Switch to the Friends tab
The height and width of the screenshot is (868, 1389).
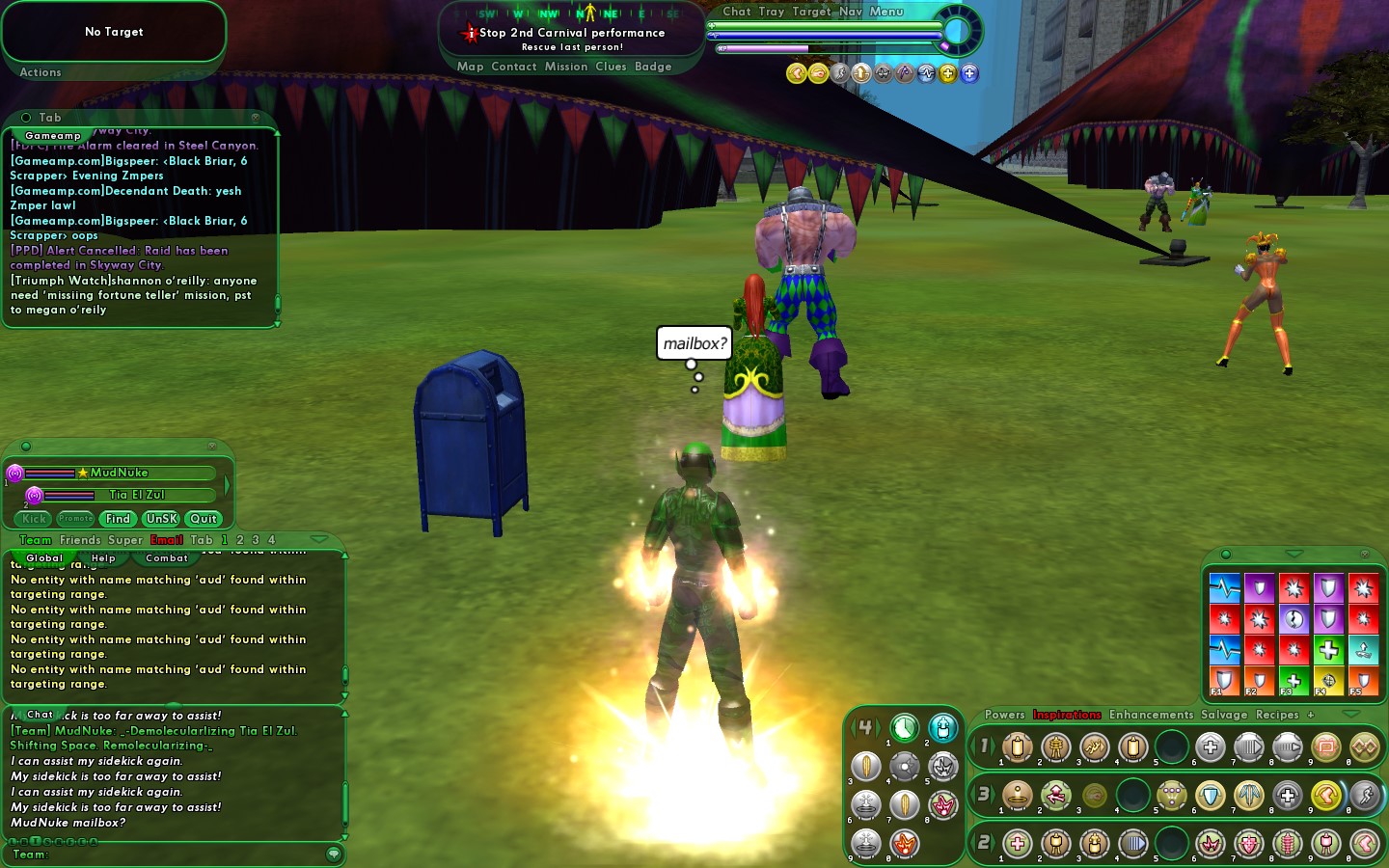(x=80, y=540)
